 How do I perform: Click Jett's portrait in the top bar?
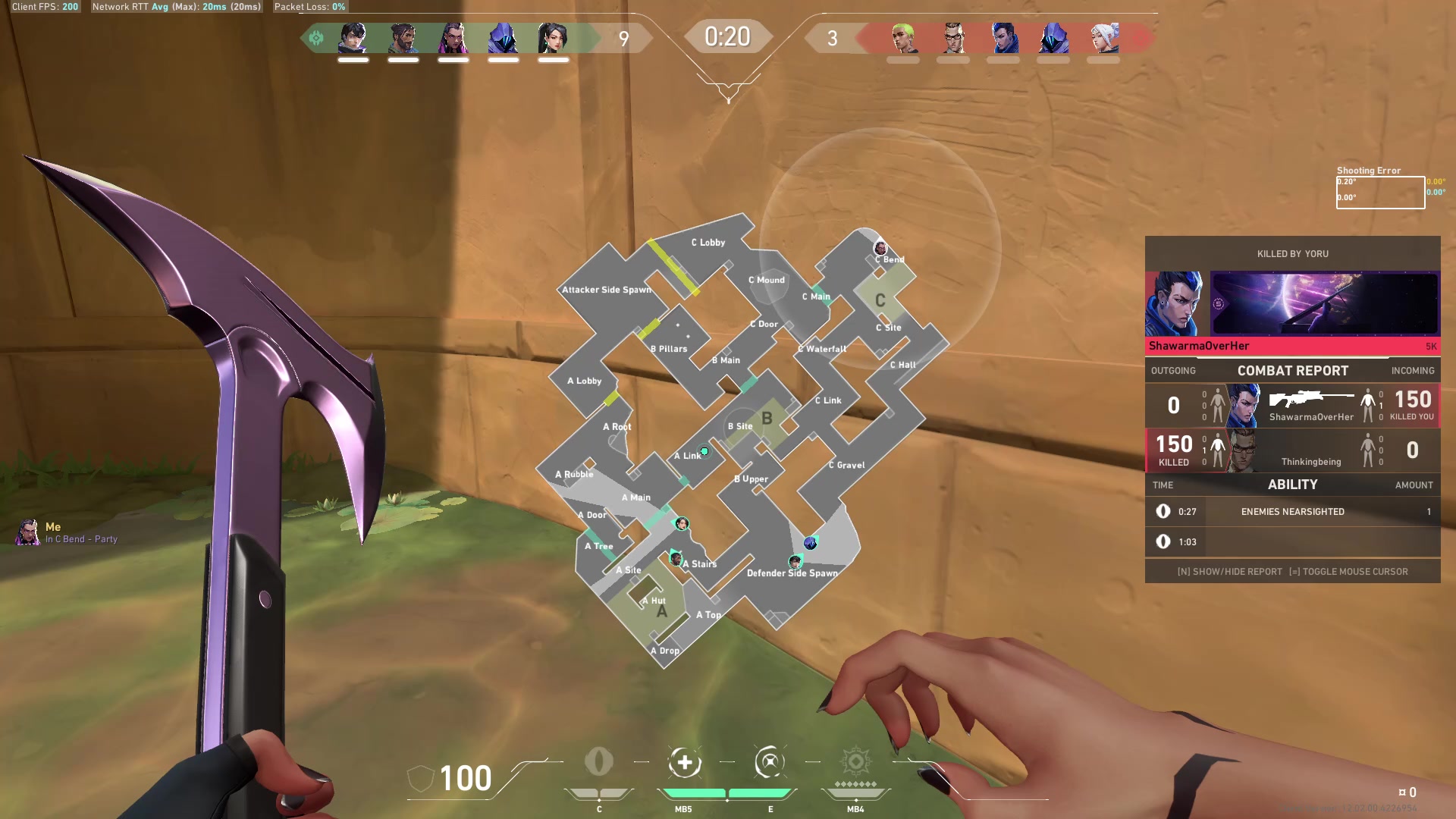coord(1103,38)
